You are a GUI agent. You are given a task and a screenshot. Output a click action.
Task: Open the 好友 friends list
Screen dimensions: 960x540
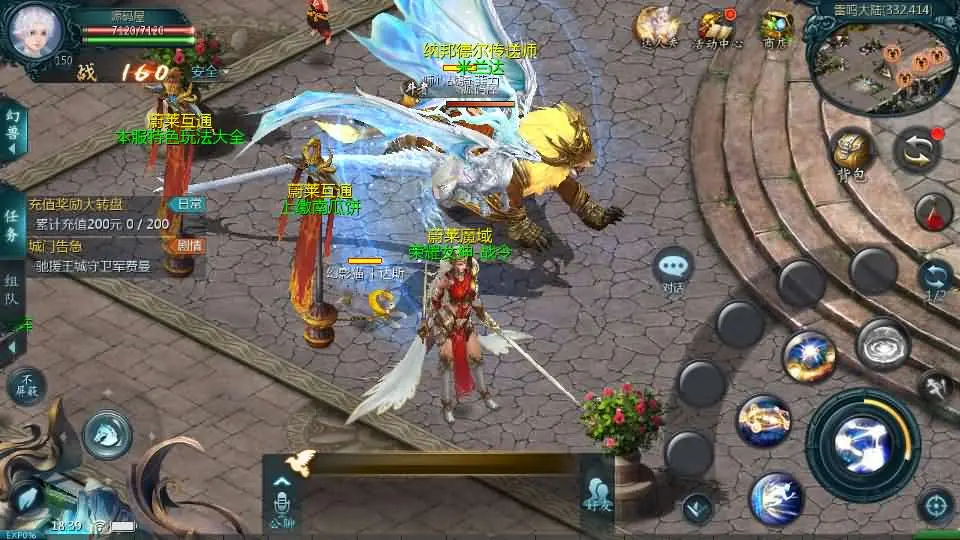point(598,494)
